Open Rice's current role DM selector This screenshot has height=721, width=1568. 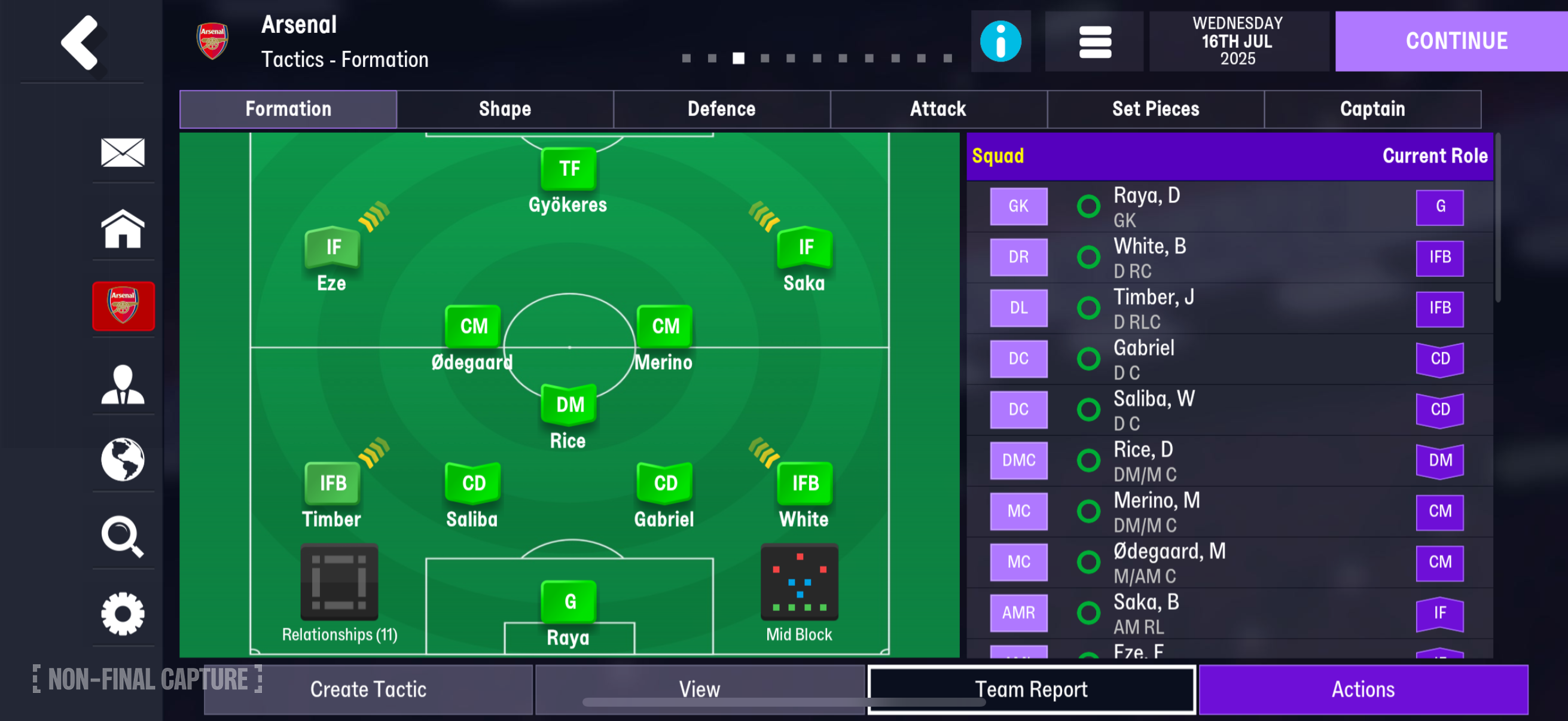1439,460
